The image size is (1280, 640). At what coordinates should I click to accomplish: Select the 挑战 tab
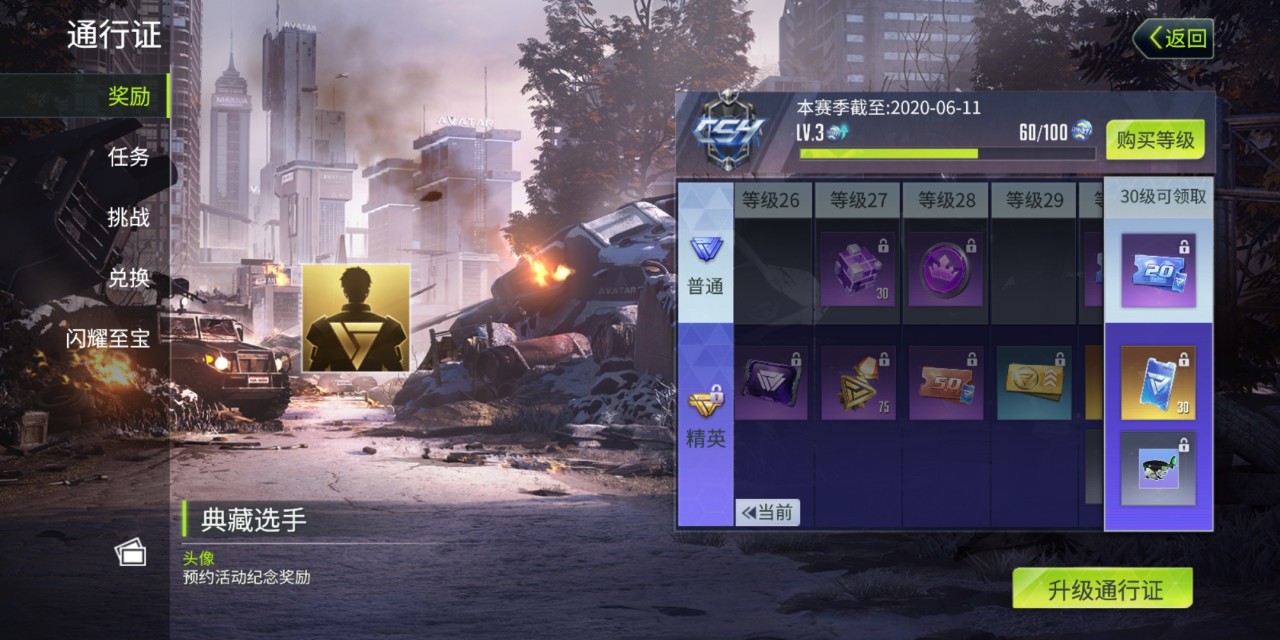[129, 218]
